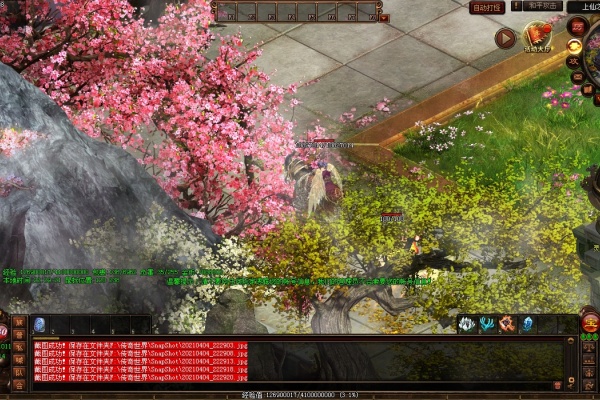Activate the white lotus skill icon

pos(467,324)
